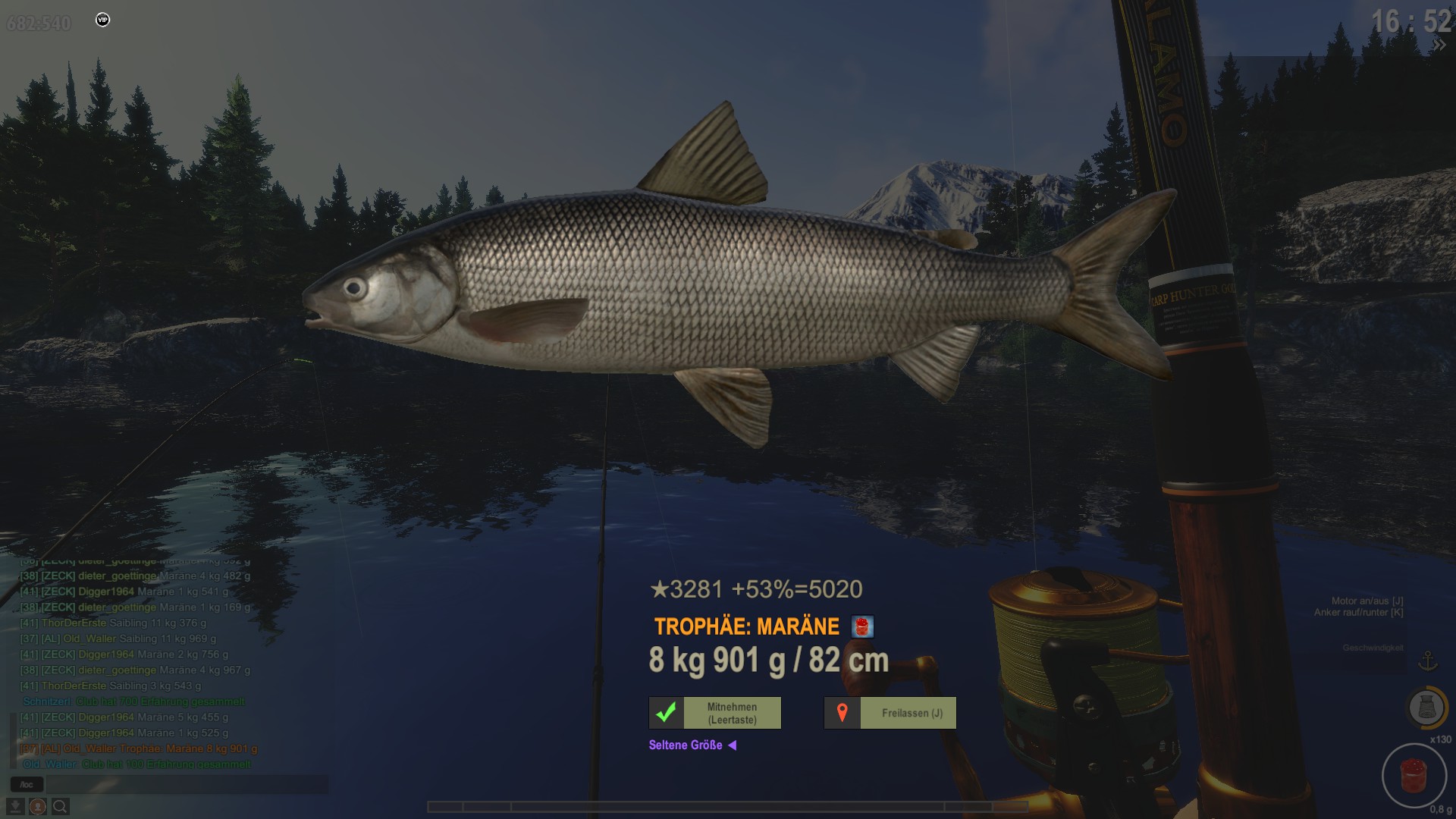
Task: Open the VIP badge
Action: [103, 20]
